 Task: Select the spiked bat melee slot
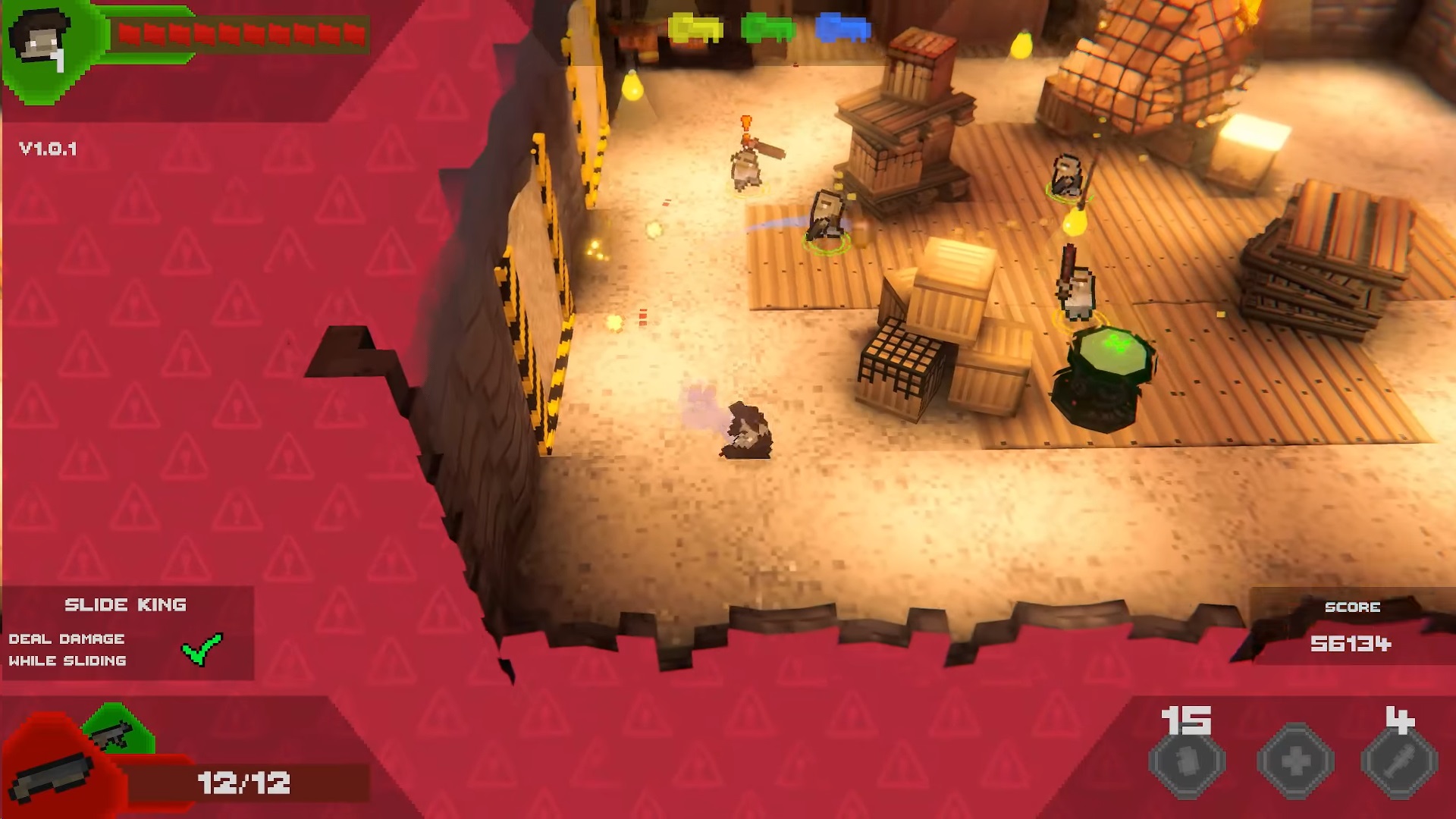(x=1399, y=761)
